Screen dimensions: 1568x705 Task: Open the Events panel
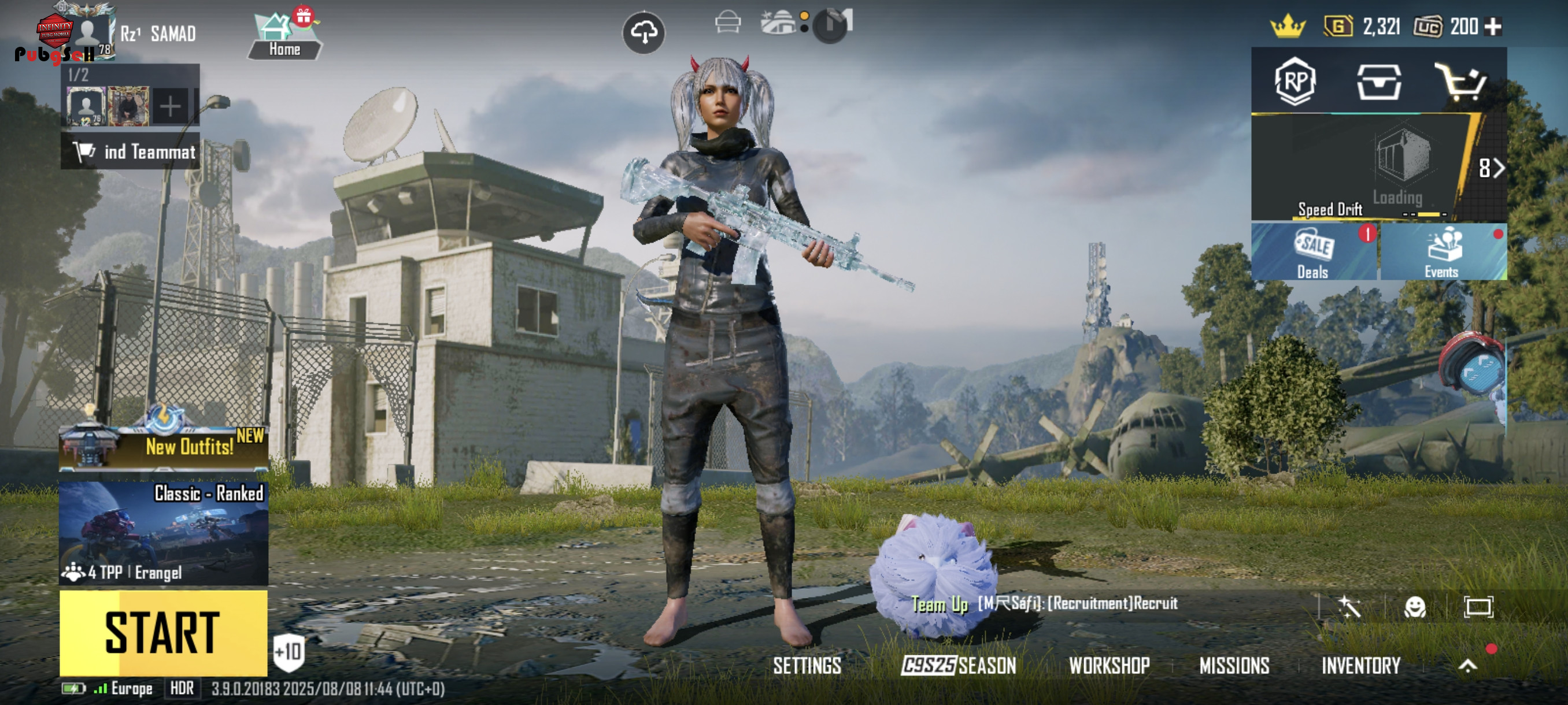click(1442, 253)
